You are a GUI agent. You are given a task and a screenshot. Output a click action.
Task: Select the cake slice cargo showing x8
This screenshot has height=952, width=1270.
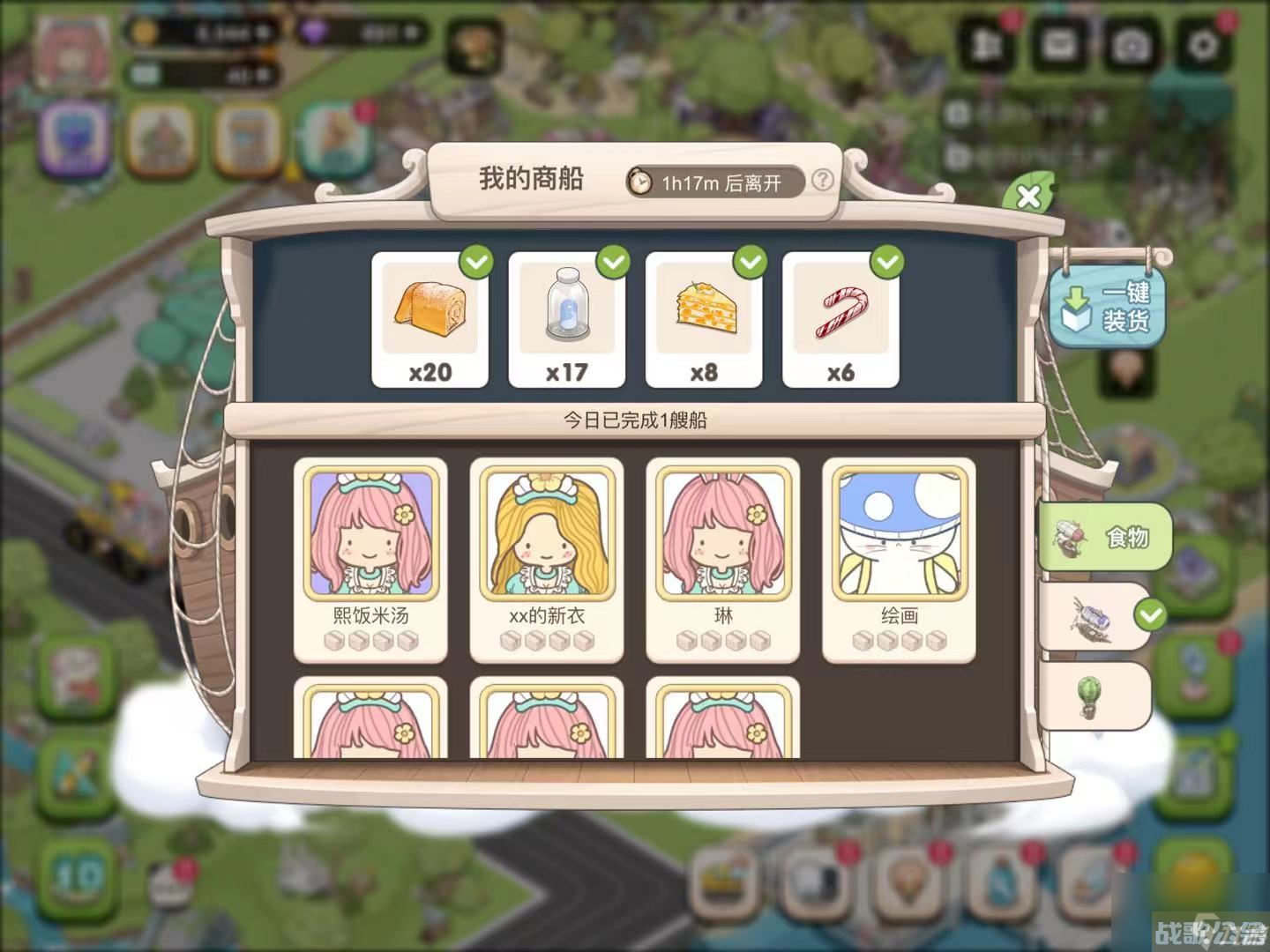tap(705, 317)
